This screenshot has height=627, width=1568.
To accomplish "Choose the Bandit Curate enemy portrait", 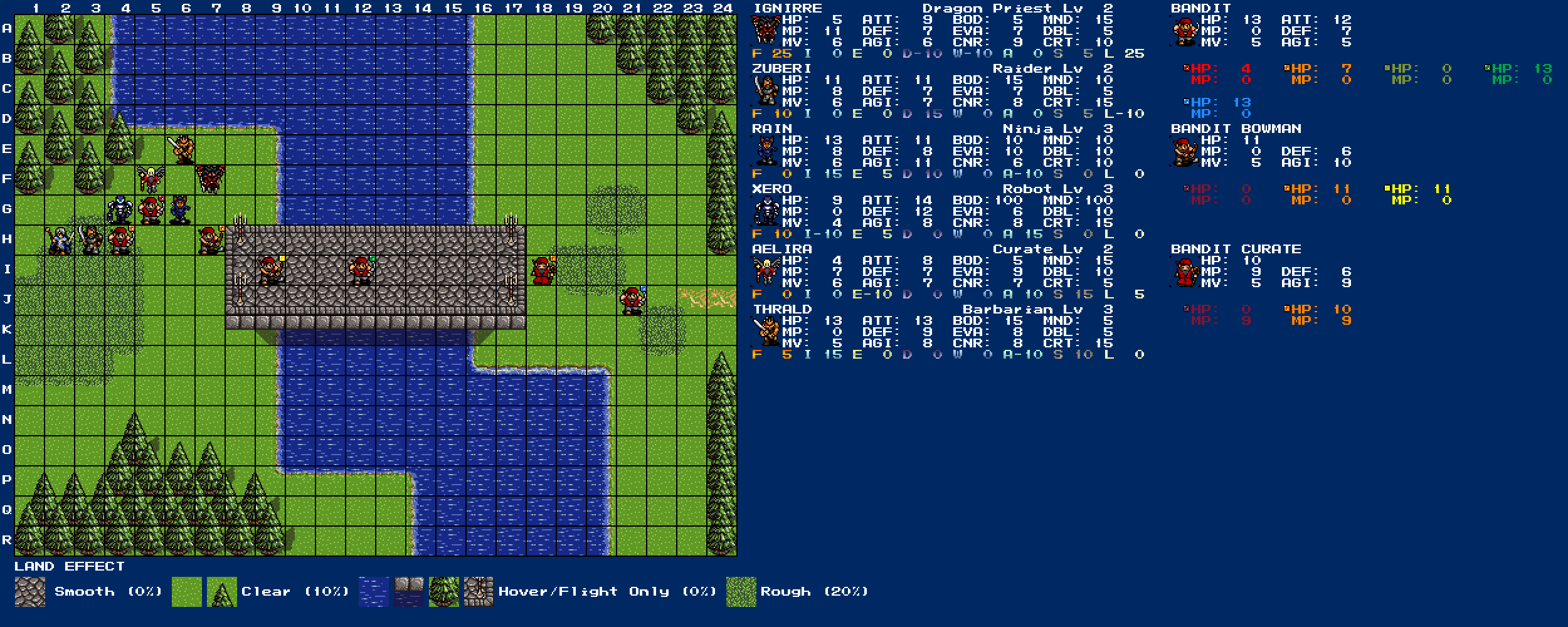I will click(x=1184, y=271).
